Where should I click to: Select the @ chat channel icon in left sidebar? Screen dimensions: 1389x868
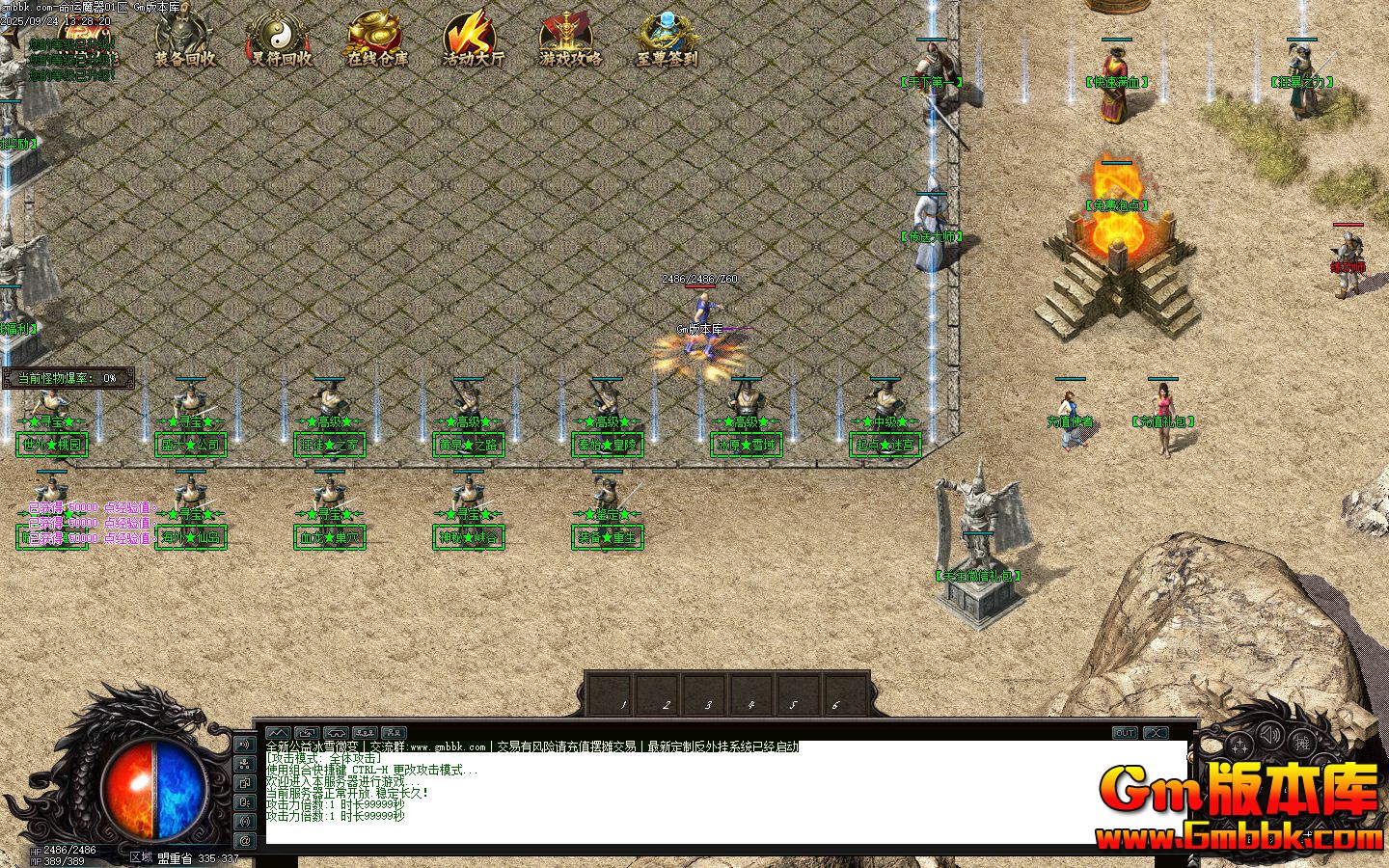point(245,840)
